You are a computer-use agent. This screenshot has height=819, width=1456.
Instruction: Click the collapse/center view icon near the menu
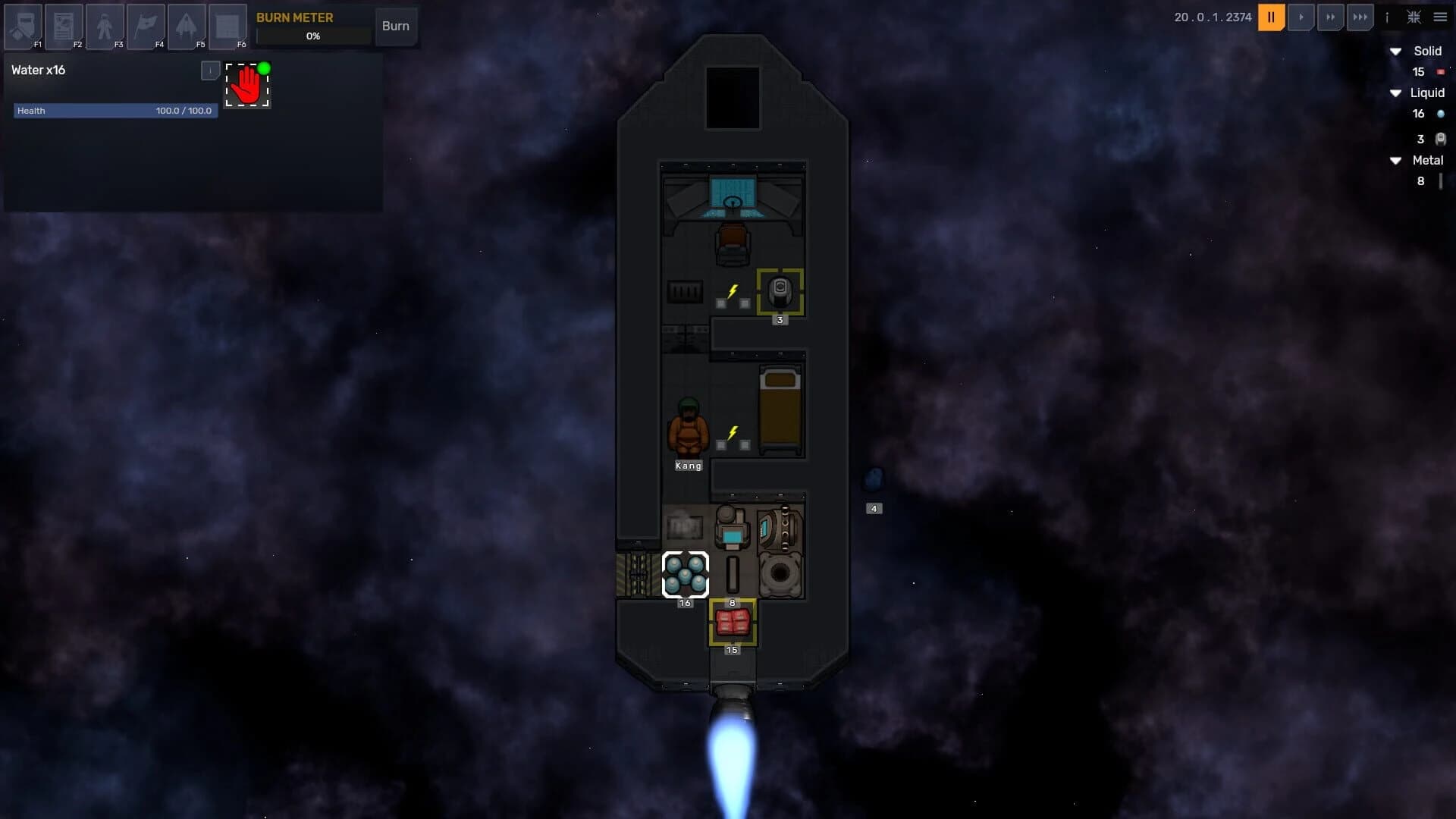[1414, 17]
